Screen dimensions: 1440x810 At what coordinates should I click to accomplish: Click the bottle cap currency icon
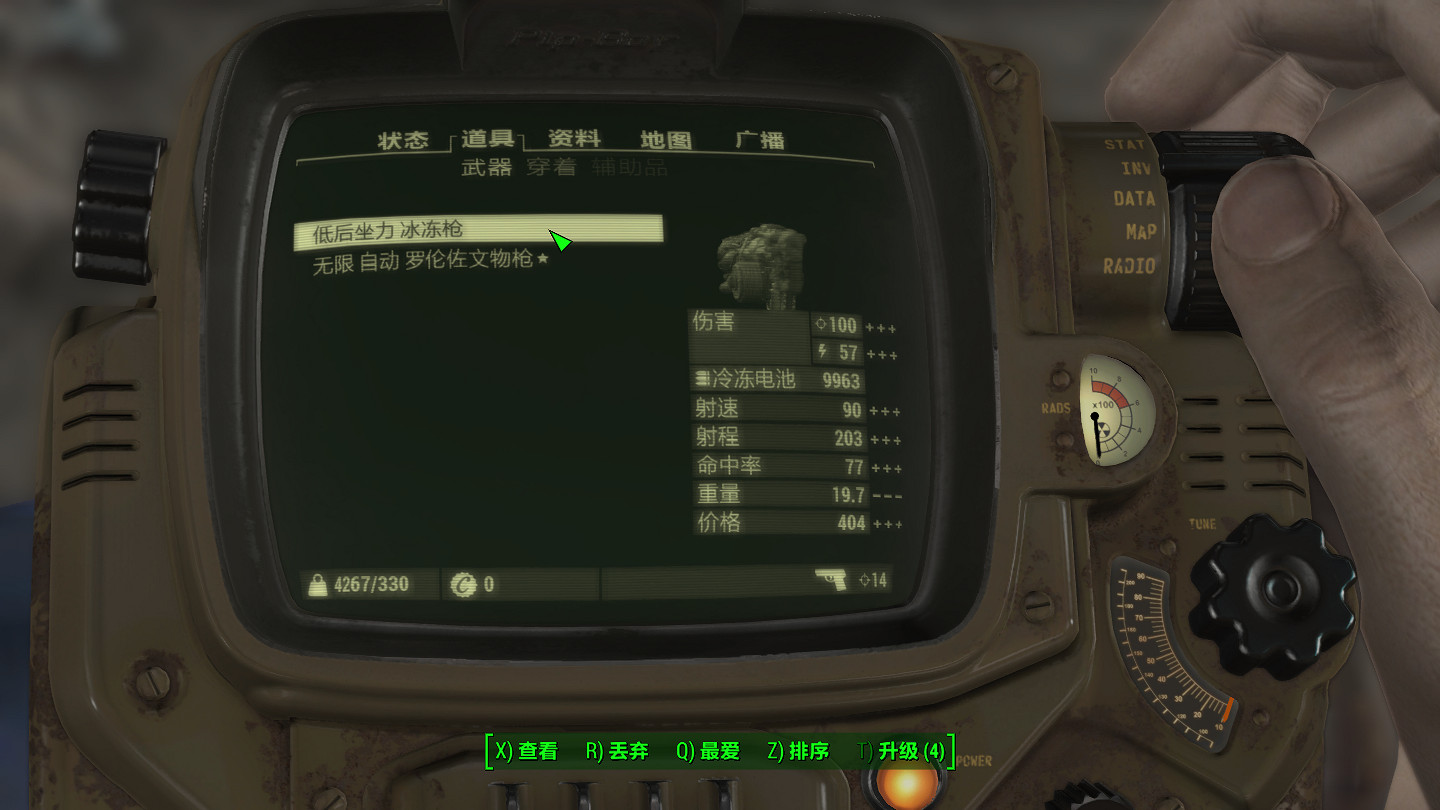(466, 583)
